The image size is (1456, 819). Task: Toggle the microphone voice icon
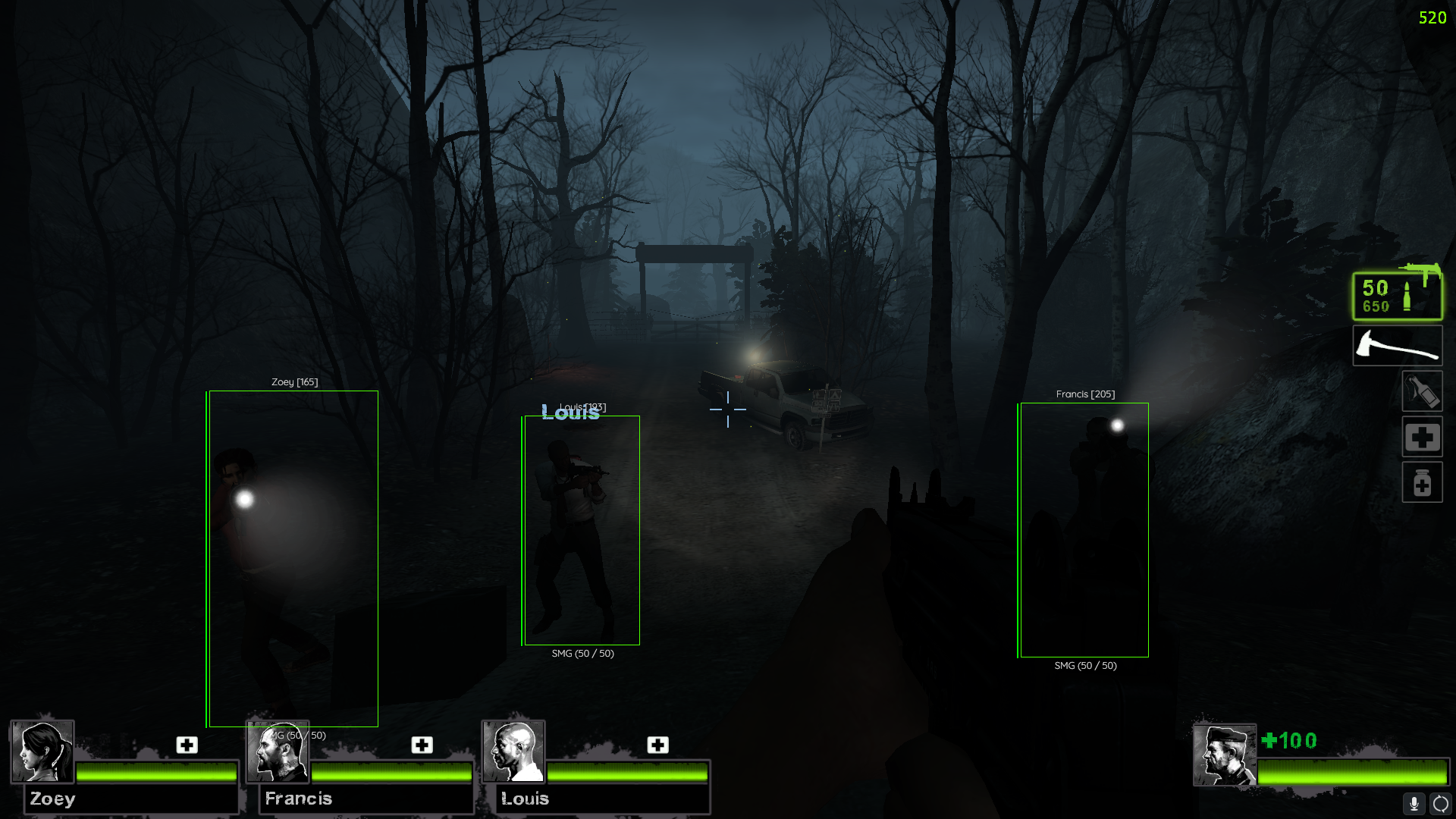pos(1414,803)
